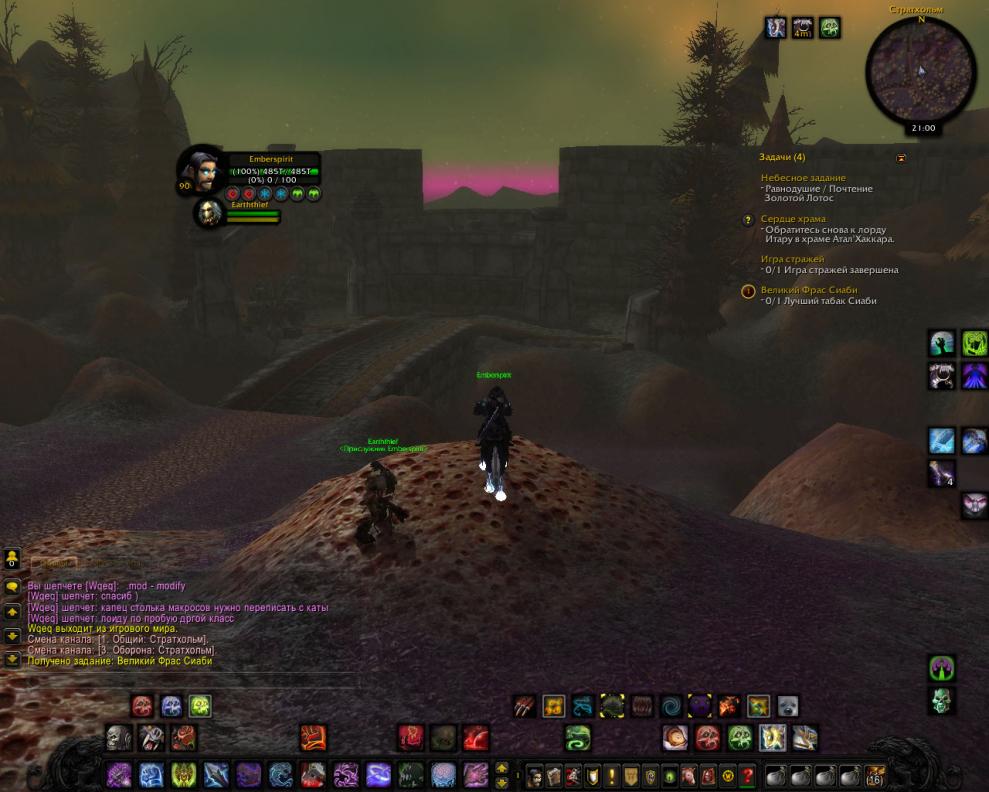Activate the green skull ability on the right edge
Viewport: 989px width, 792px height.
942,701
